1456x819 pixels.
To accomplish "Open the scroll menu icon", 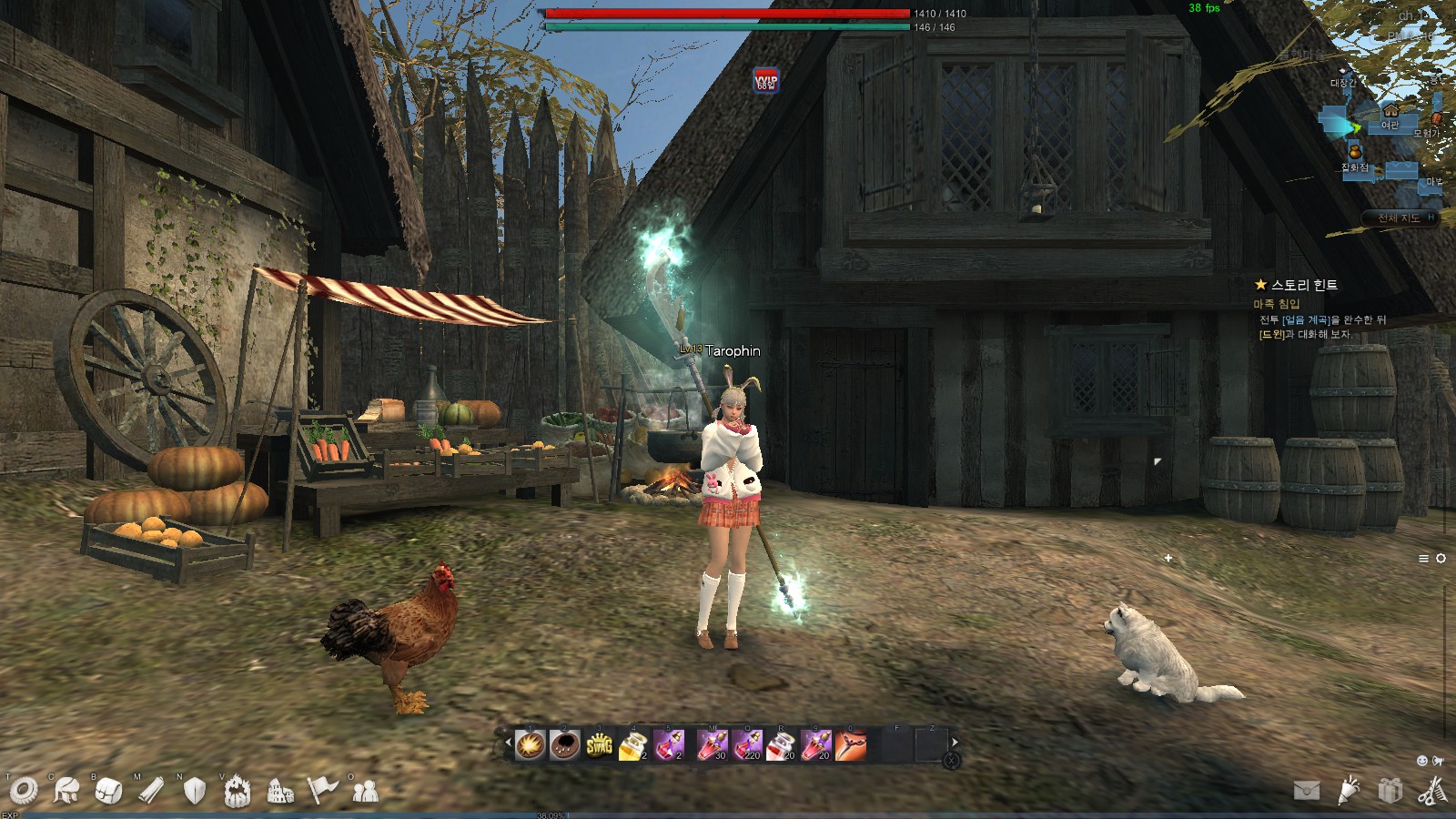I will [x=151, y=791].
